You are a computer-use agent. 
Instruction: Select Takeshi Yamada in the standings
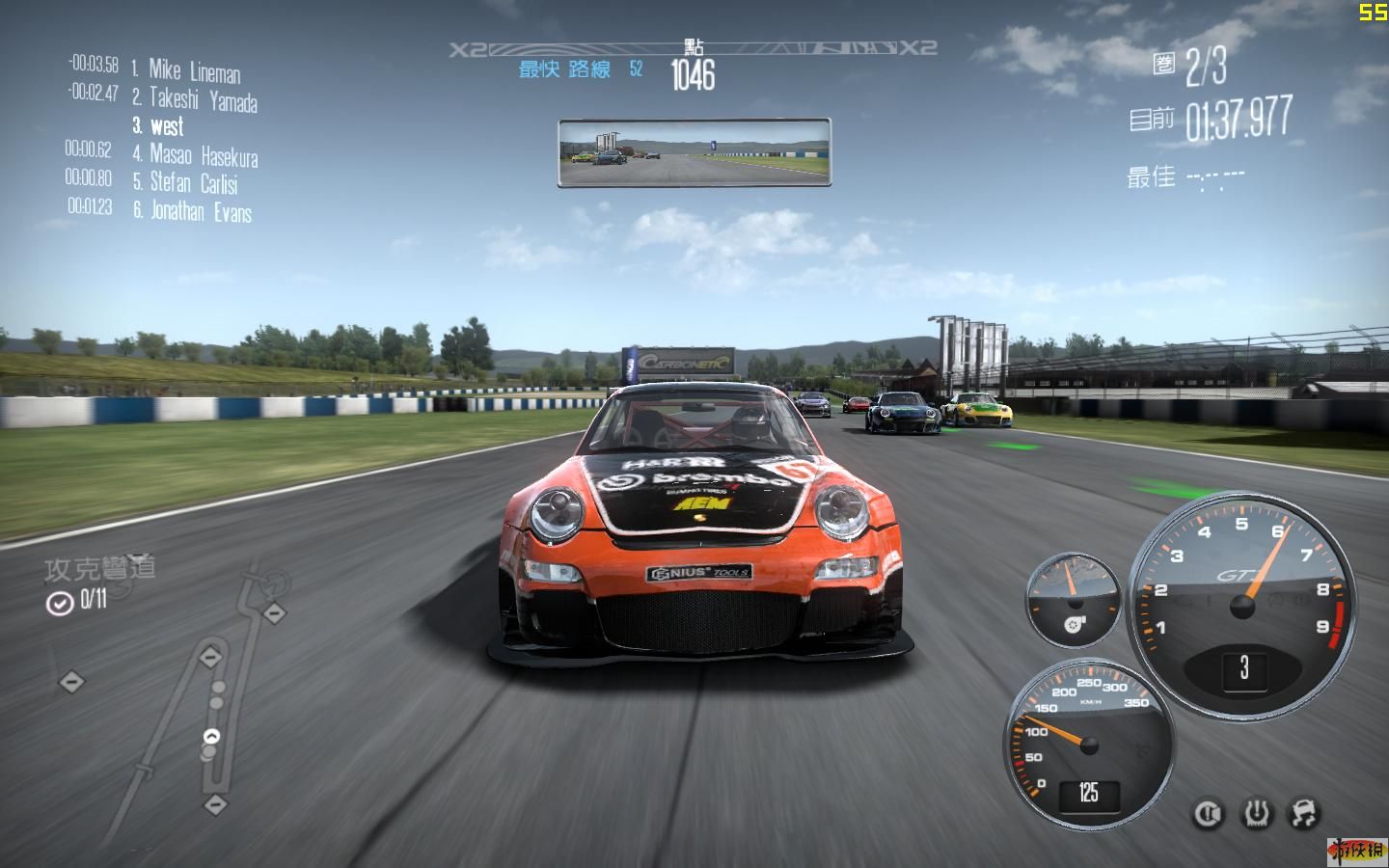point(203,99)
